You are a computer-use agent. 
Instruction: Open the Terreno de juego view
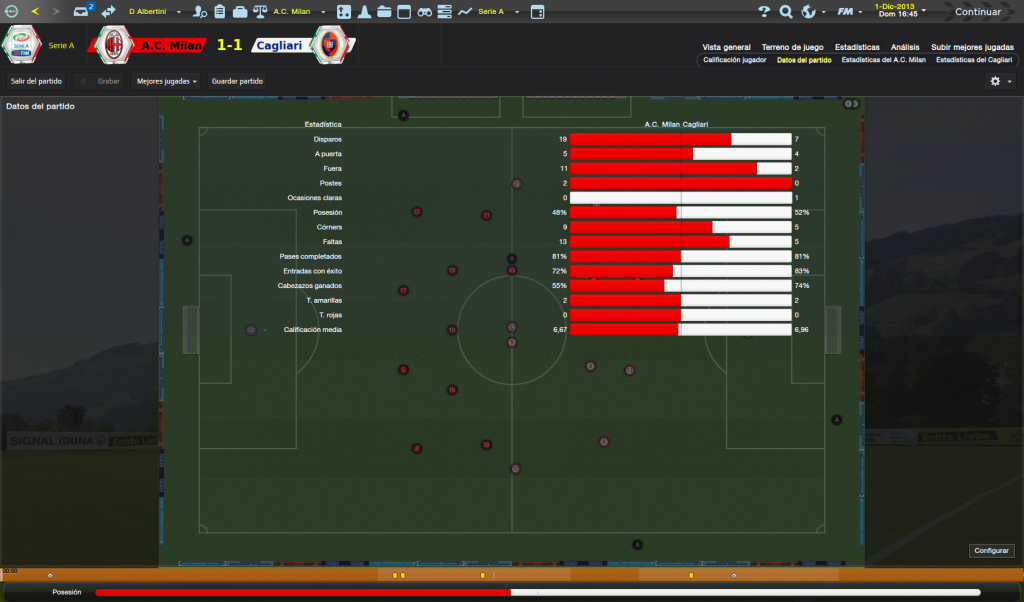(792, 47)
